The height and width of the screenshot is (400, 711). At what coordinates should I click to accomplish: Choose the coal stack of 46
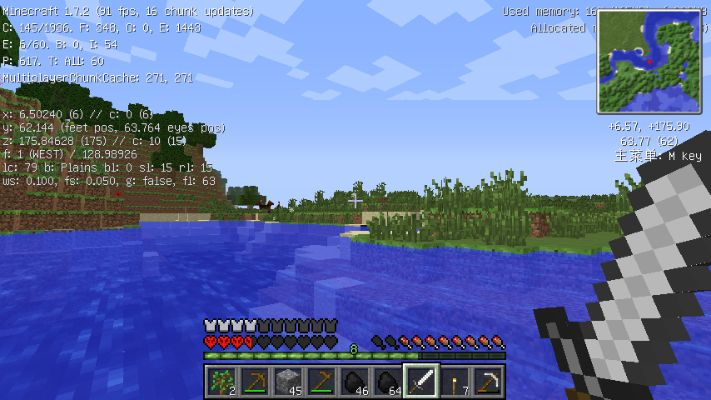pos(355,381)
